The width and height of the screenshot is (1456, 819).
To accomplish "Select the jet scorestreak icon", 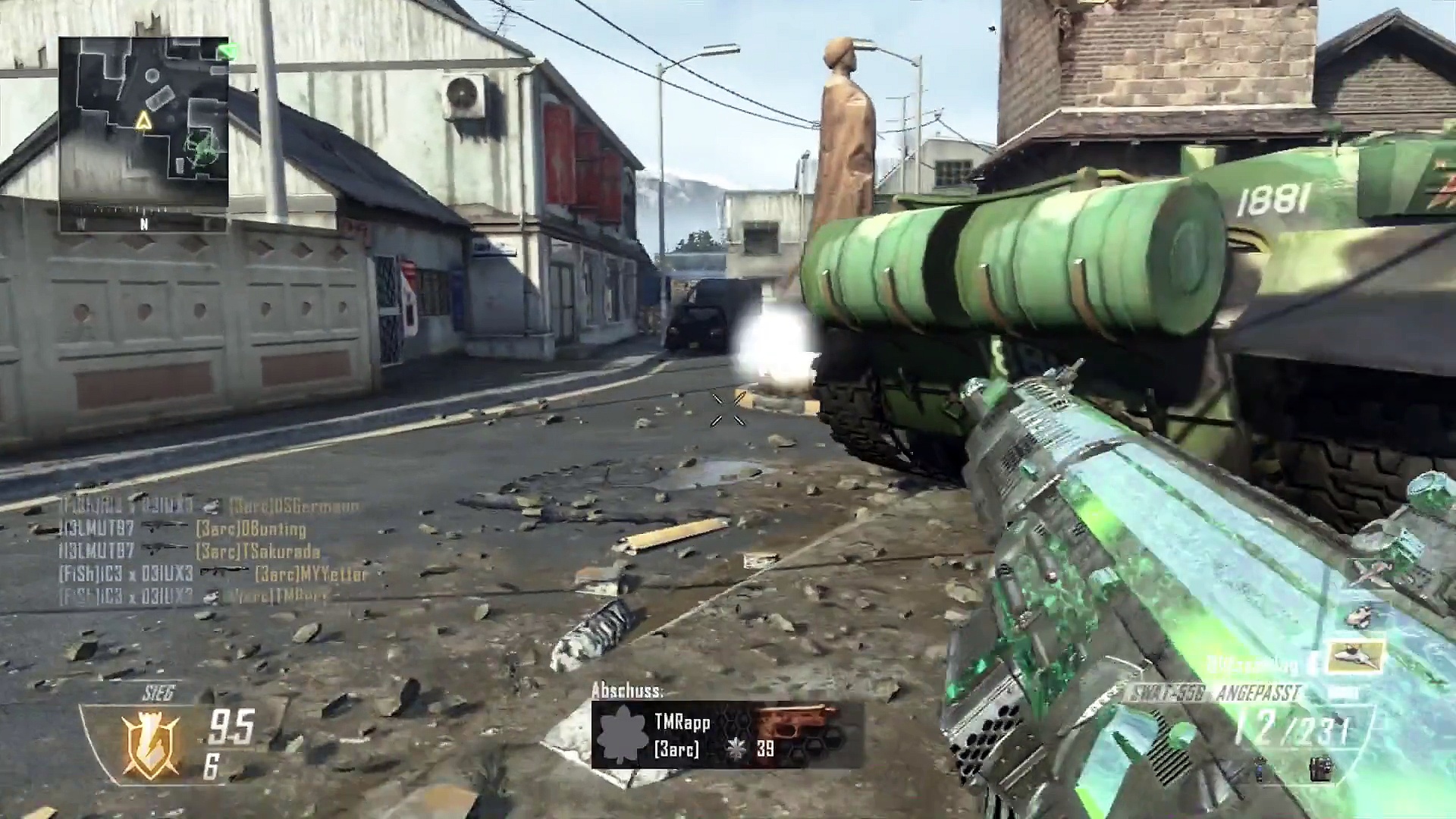I will pyautogui.click(x=1357, y=658).
